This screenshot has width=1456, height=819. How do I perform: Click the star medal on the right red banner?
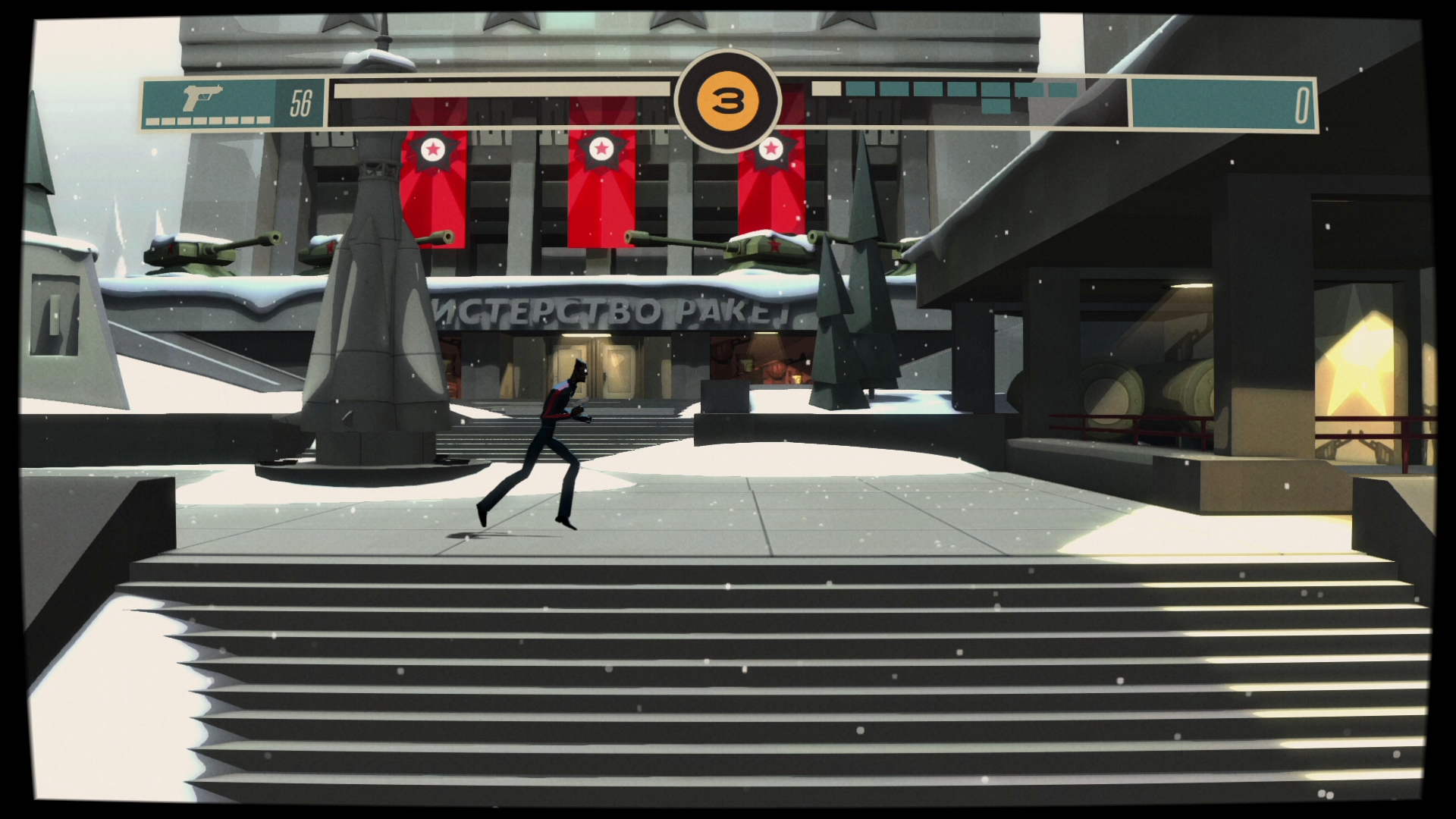click(772, 149)
